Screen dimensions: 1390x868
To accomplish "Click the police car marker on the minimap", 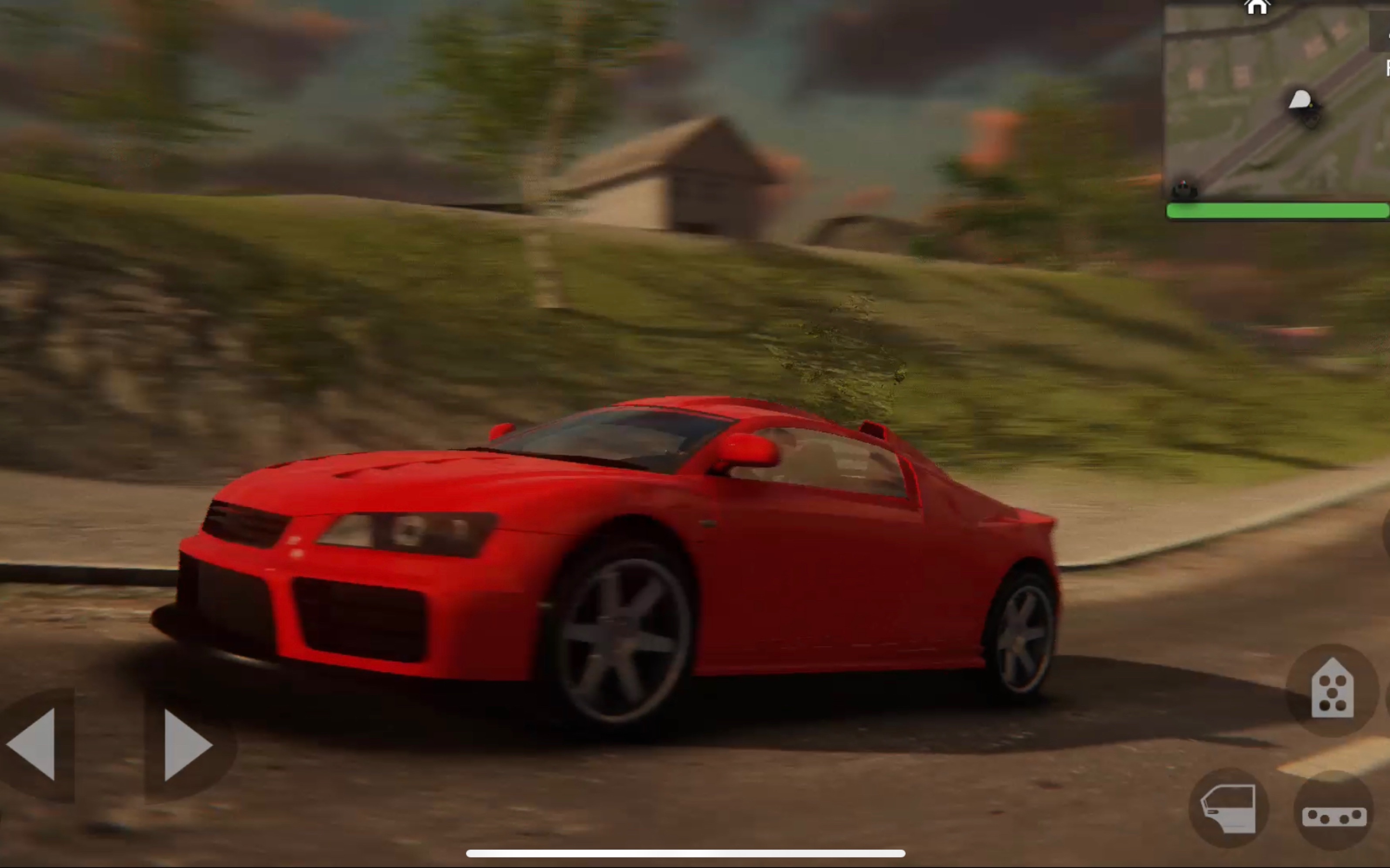I will click(1184, 189).
